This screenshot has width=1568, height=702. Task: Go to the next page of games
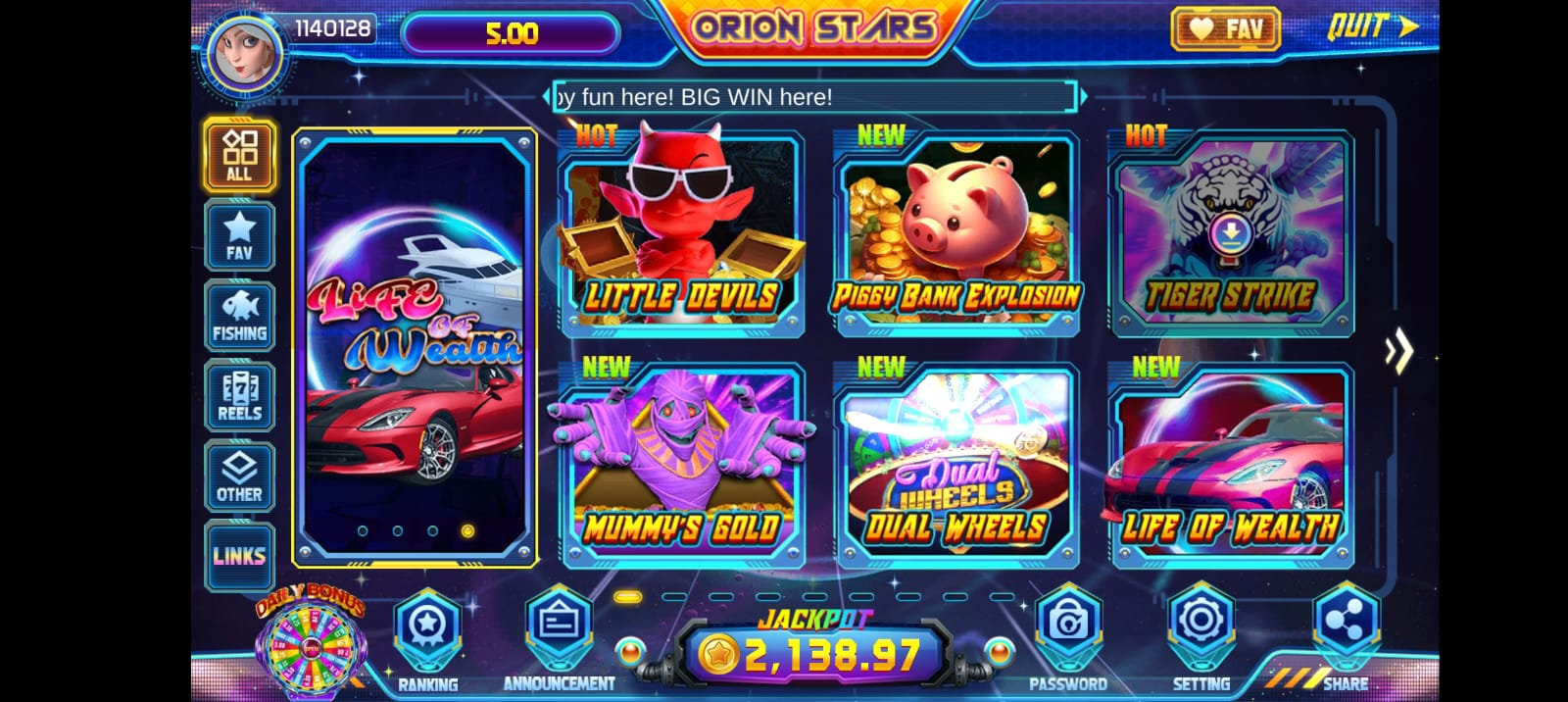point(1398,350)
